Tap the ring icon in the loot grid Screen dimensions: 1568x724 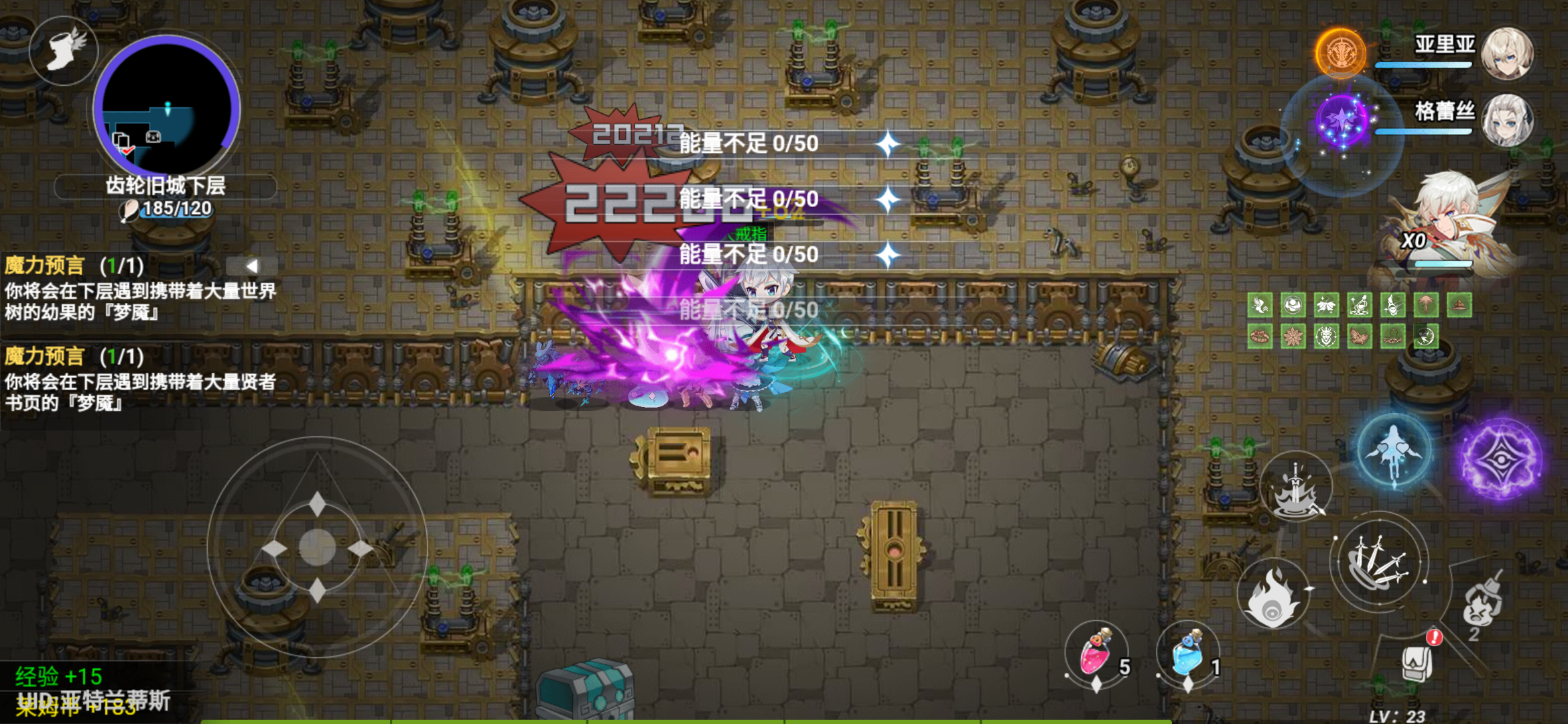(x=1260, y=337)
